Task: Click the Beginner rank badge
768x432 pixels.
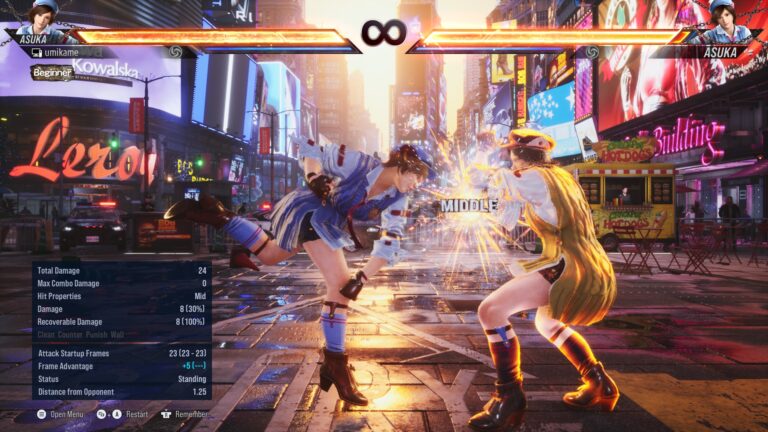Action: click(x=51, y=72)
